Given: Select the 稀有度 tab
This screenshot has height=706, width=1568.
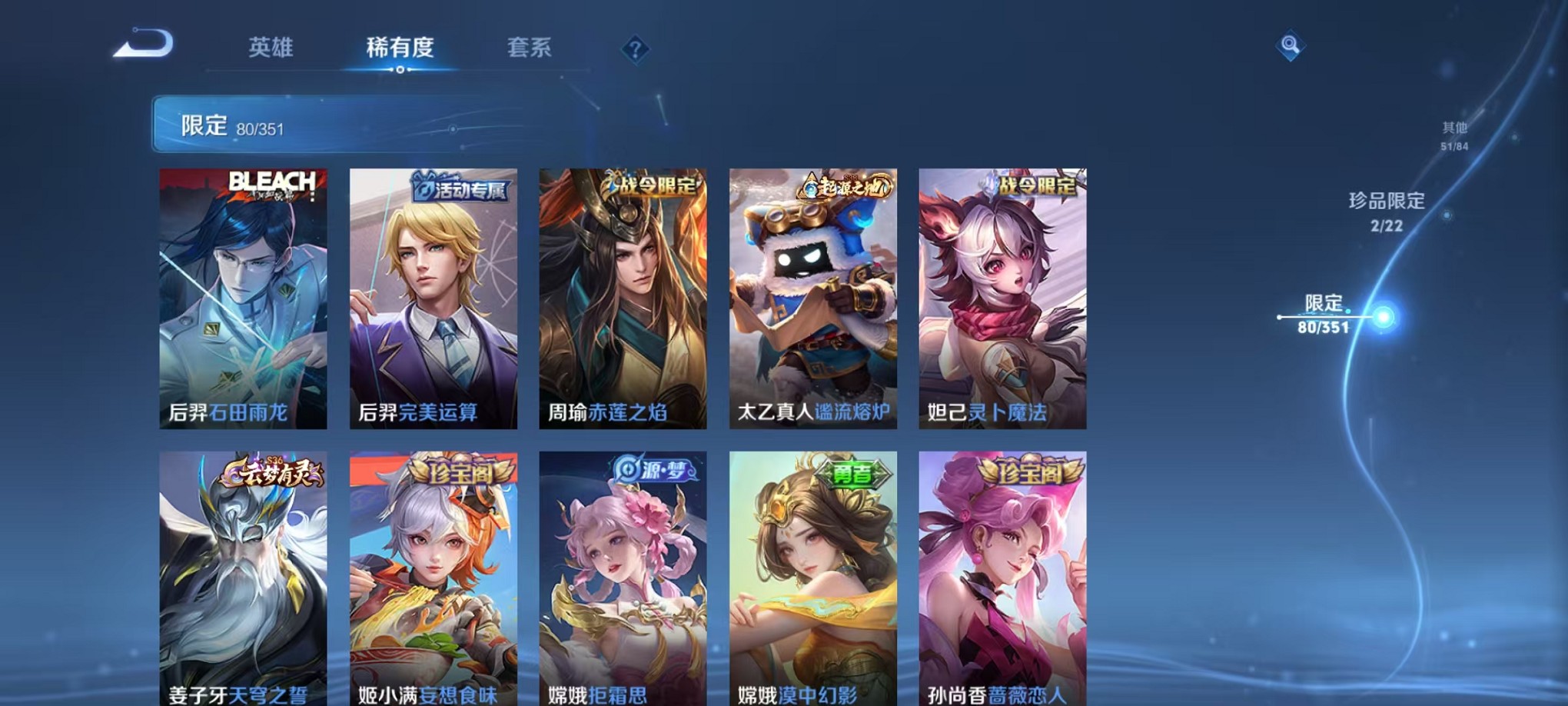Looking at the screenshot, I should [401, 48].
